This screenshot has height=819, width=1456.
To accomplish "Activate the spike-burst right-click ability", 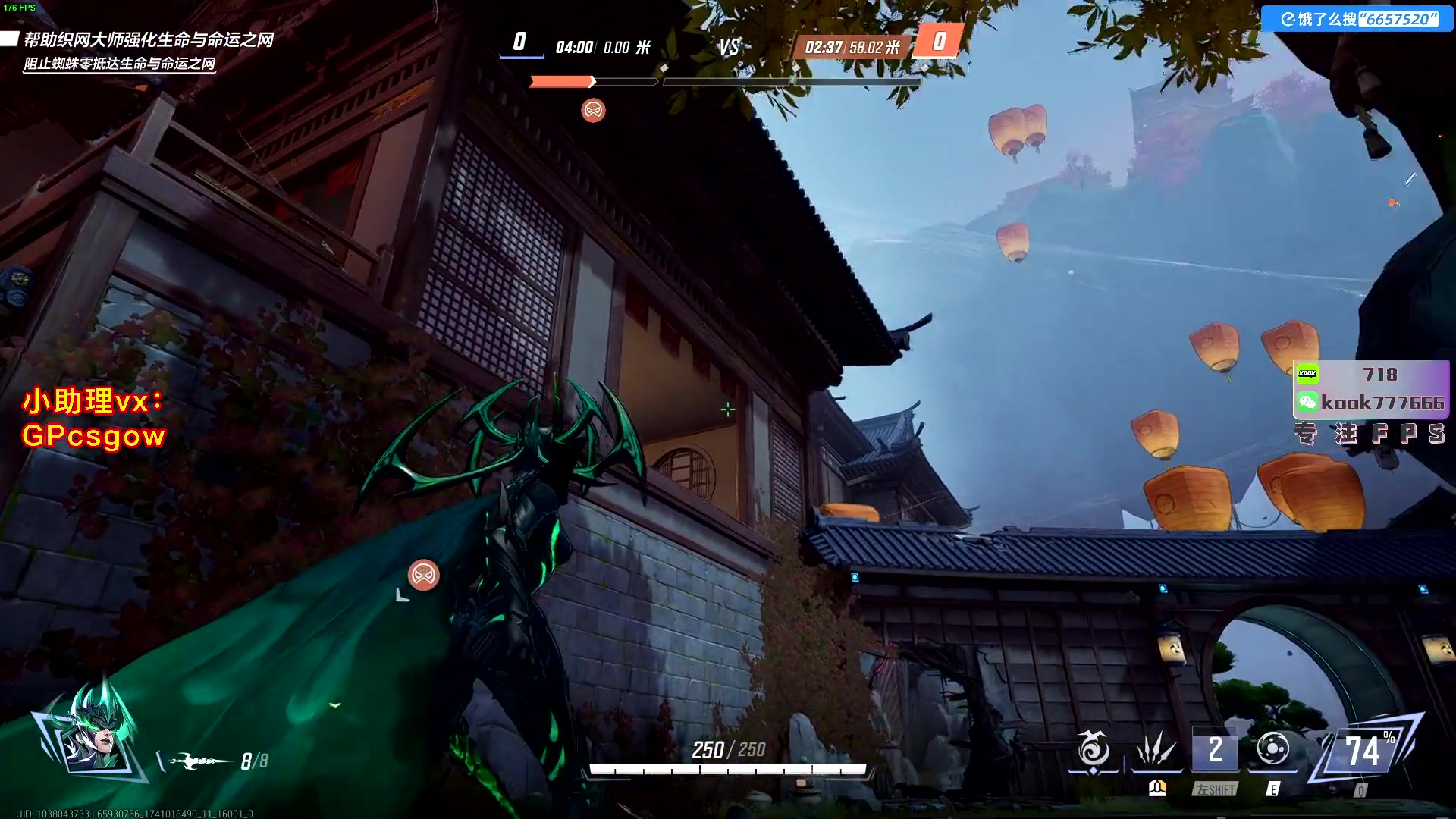I will [1156, 750].
